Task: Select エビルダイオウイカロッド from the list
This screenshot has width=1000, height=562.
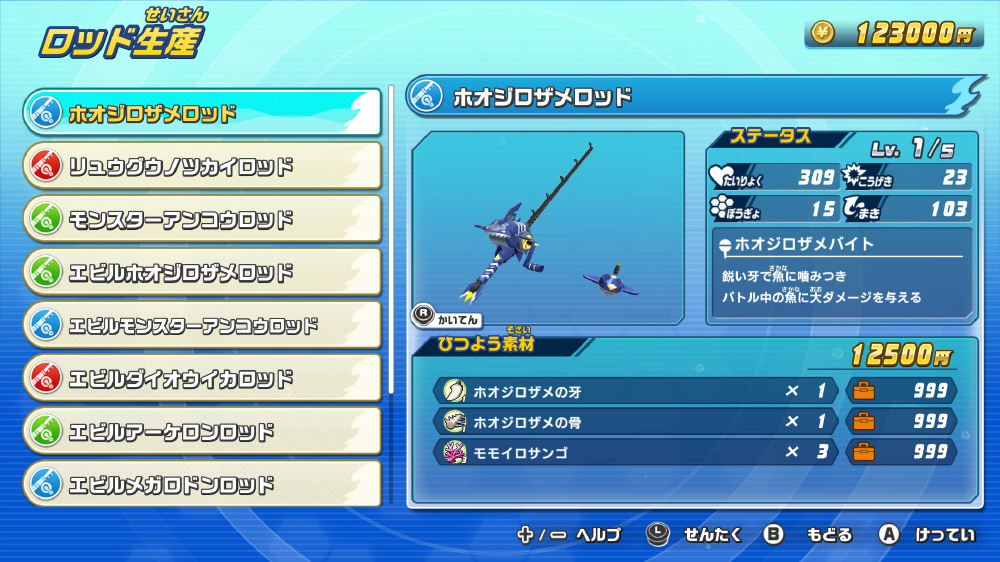Action: coord(202,378)
